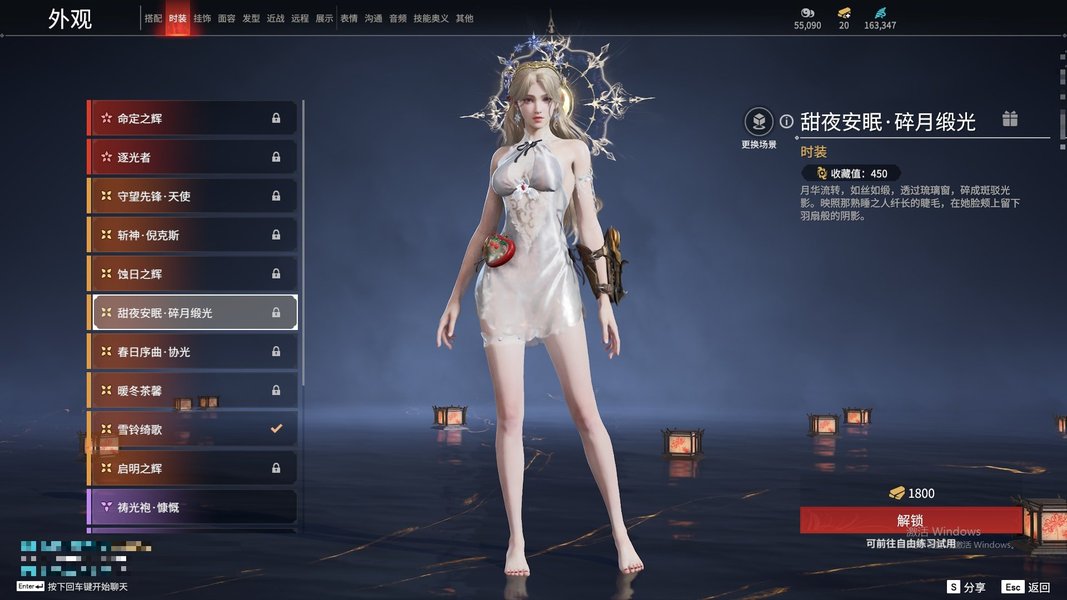Screen dimensions: 1067x600
Task: Choose the 蚀日之辉 outfit row
Action: click(192, 274)
